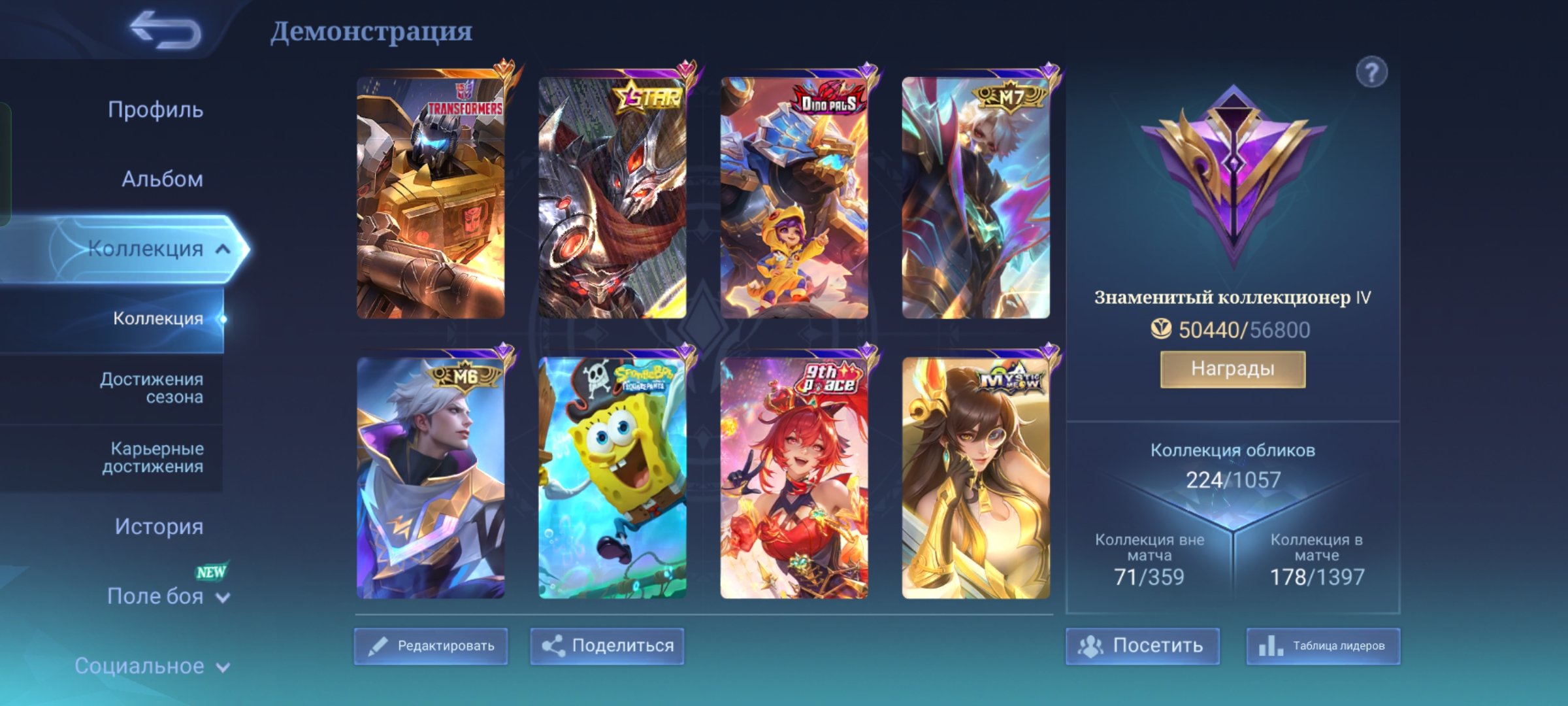
Task: Open the Альбом section
Action: (163, 178)
